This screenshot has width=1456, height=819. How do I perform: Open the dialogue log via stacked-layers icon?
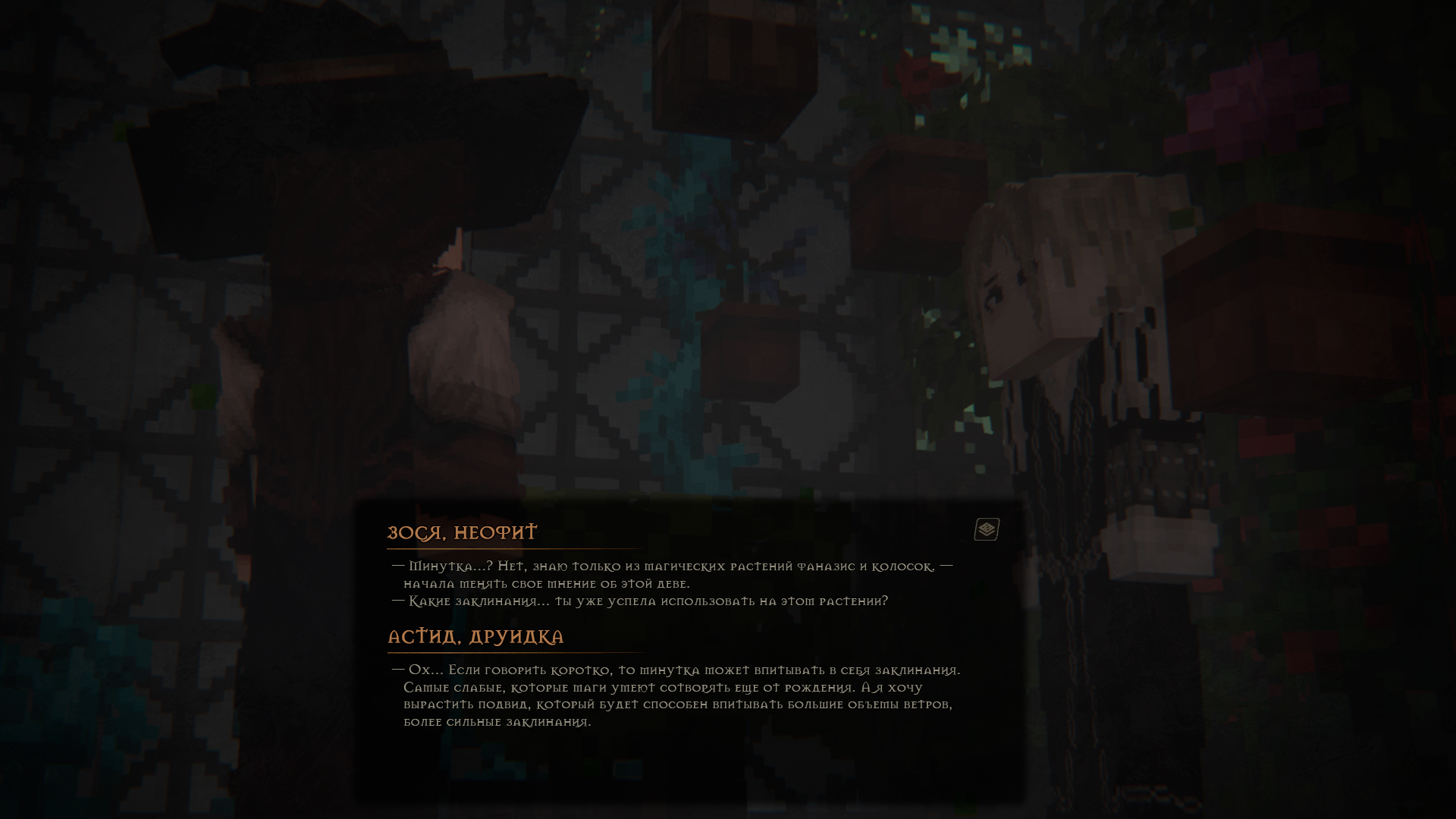[x=987, y=529]
